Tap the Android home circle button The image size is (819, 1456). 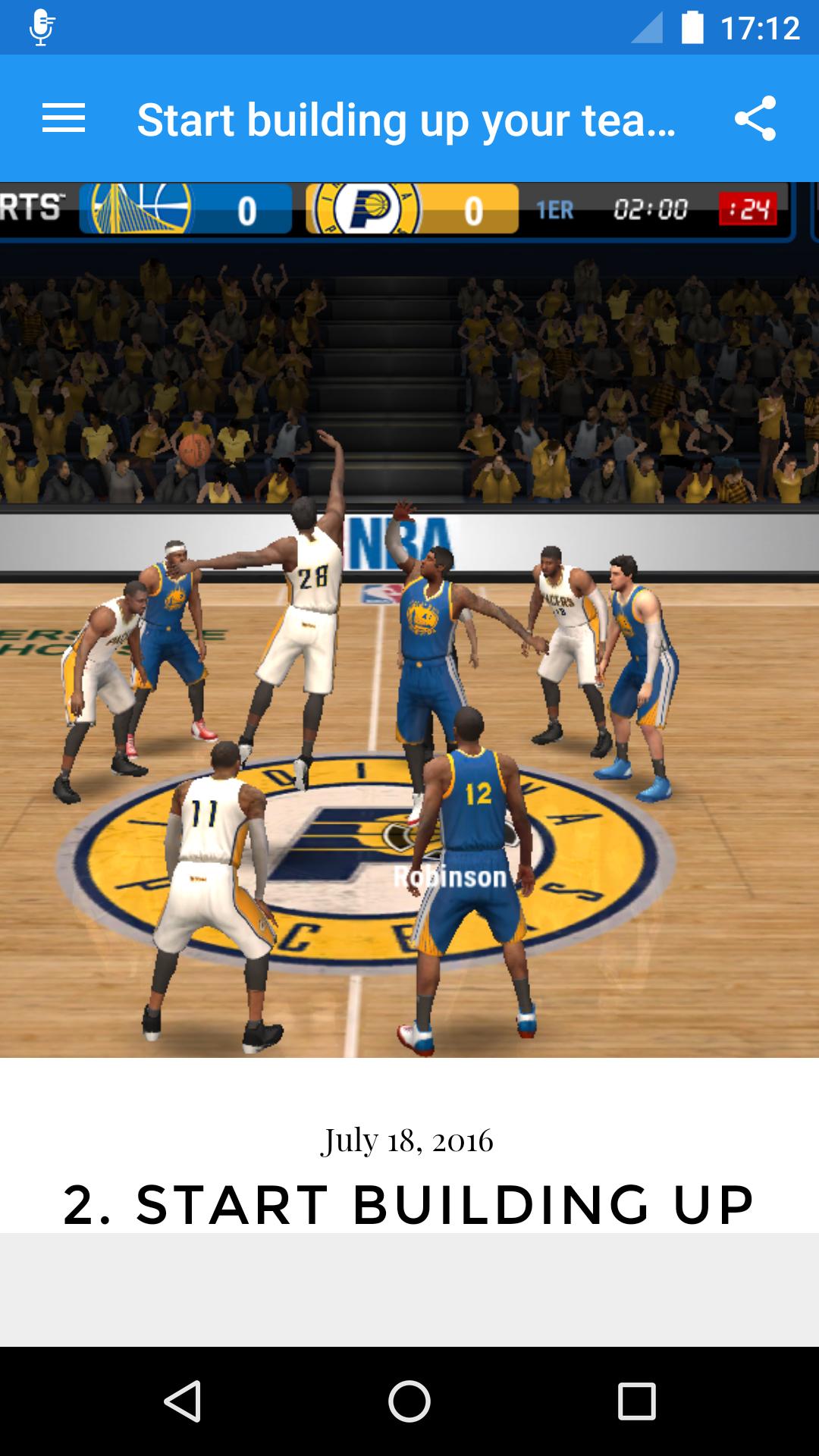[409, 1401]
